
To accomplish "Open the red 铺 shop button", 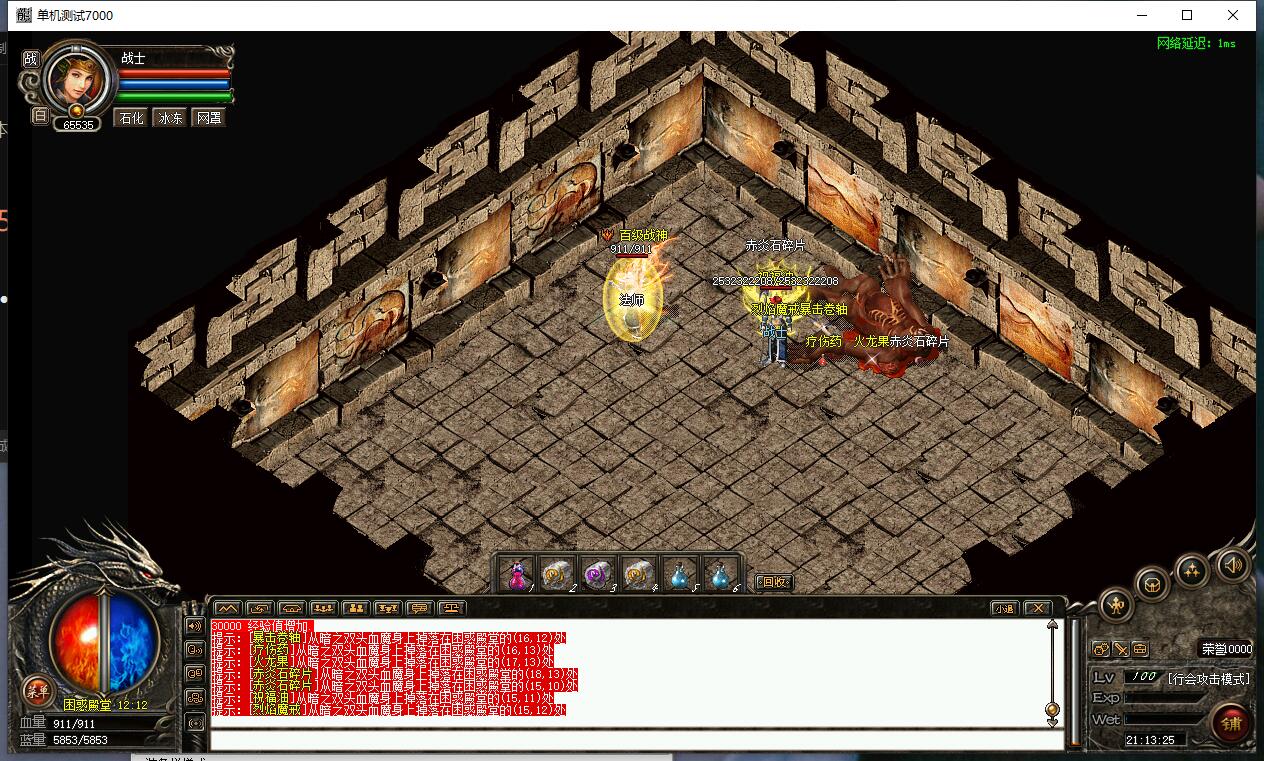I will pyautogui.click(x=1229, y=723).
